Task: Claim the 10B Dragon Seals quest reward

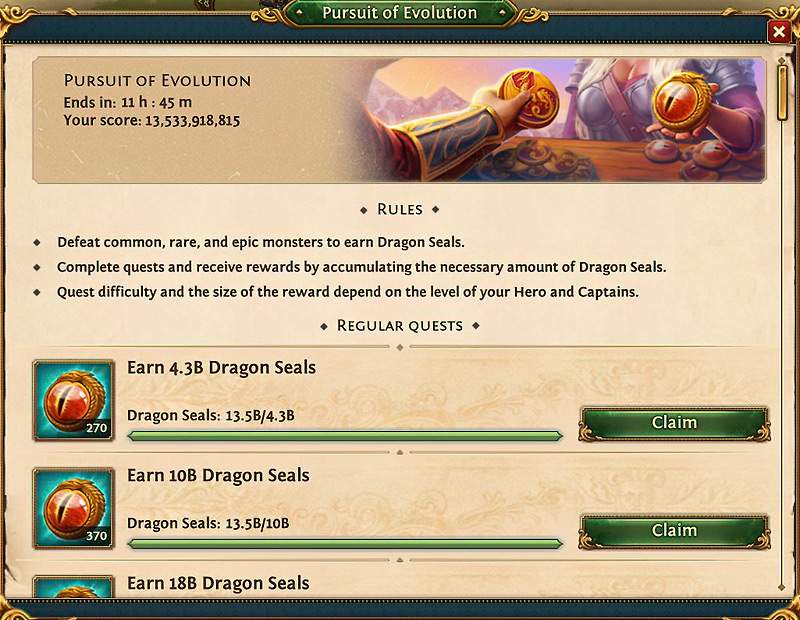Action: [674, 531]
